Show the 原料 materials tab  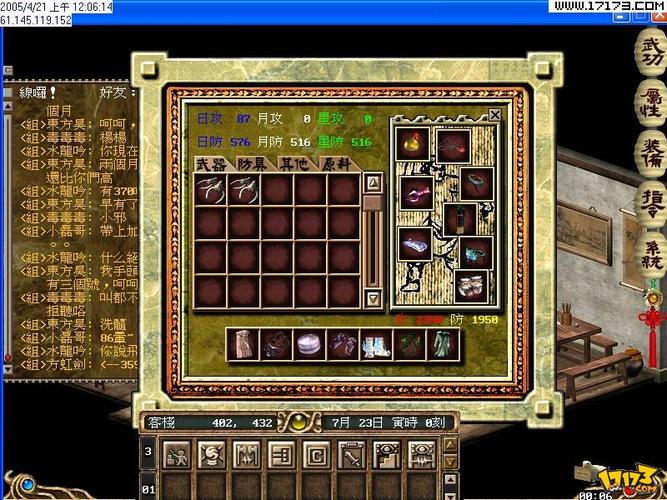click(335, 164)
